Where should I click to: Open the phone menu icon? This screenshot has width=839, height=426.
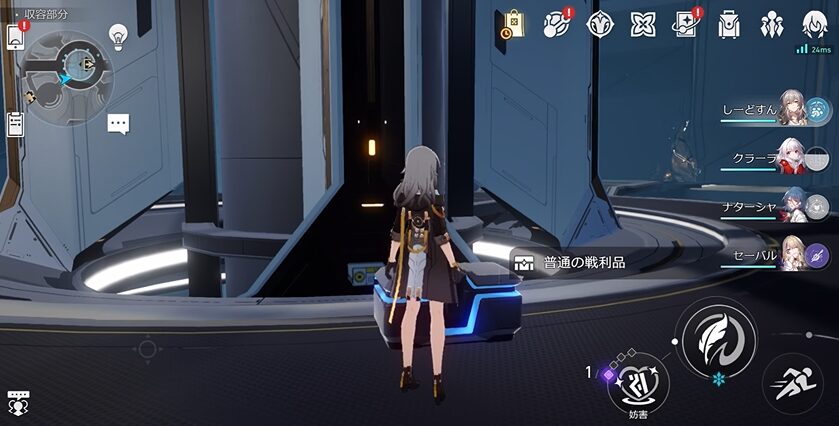coord(15,37)
